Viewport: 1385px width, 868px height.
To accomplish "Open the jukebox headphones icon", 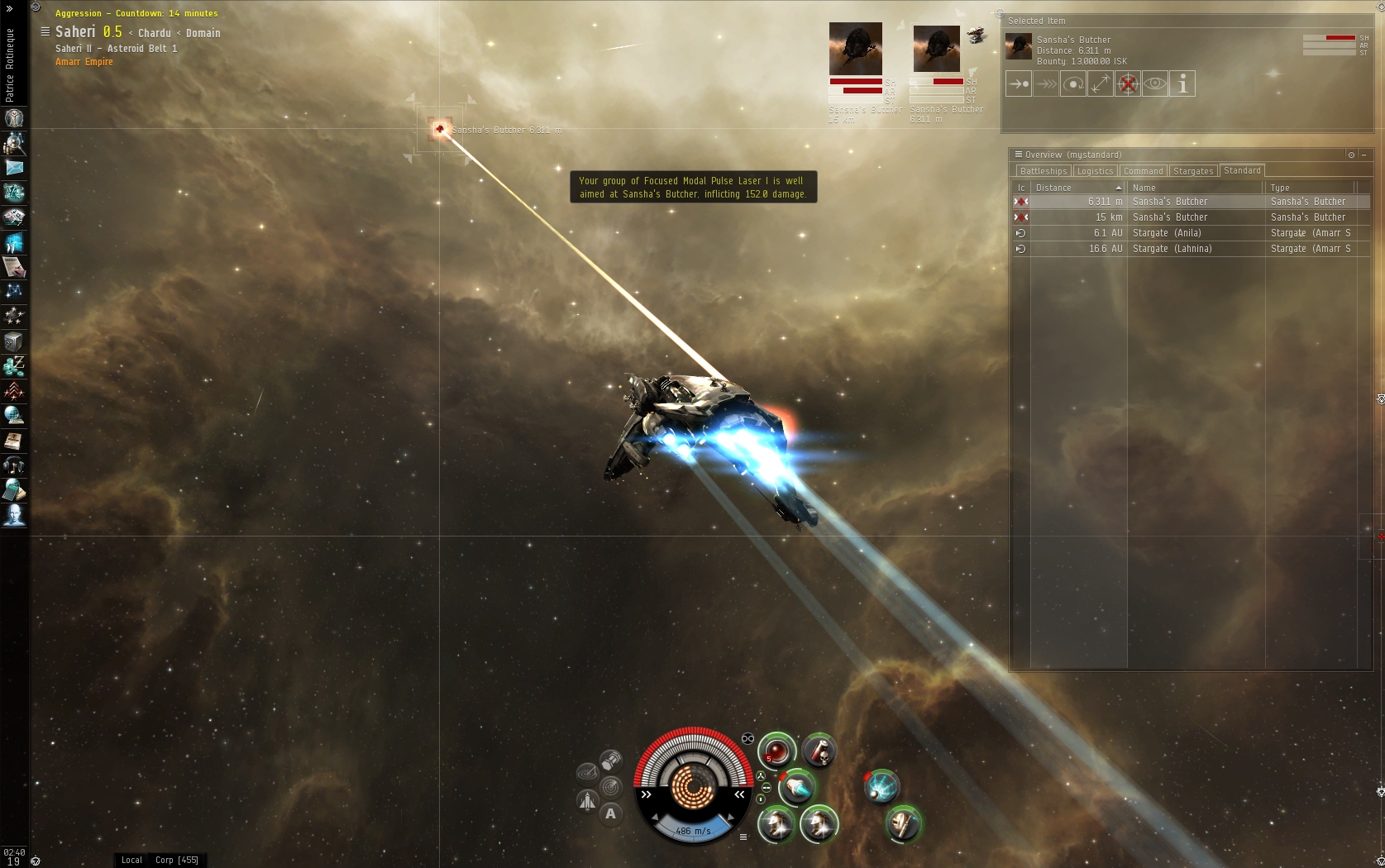I will pyautogui.click(x=14, y=466).
